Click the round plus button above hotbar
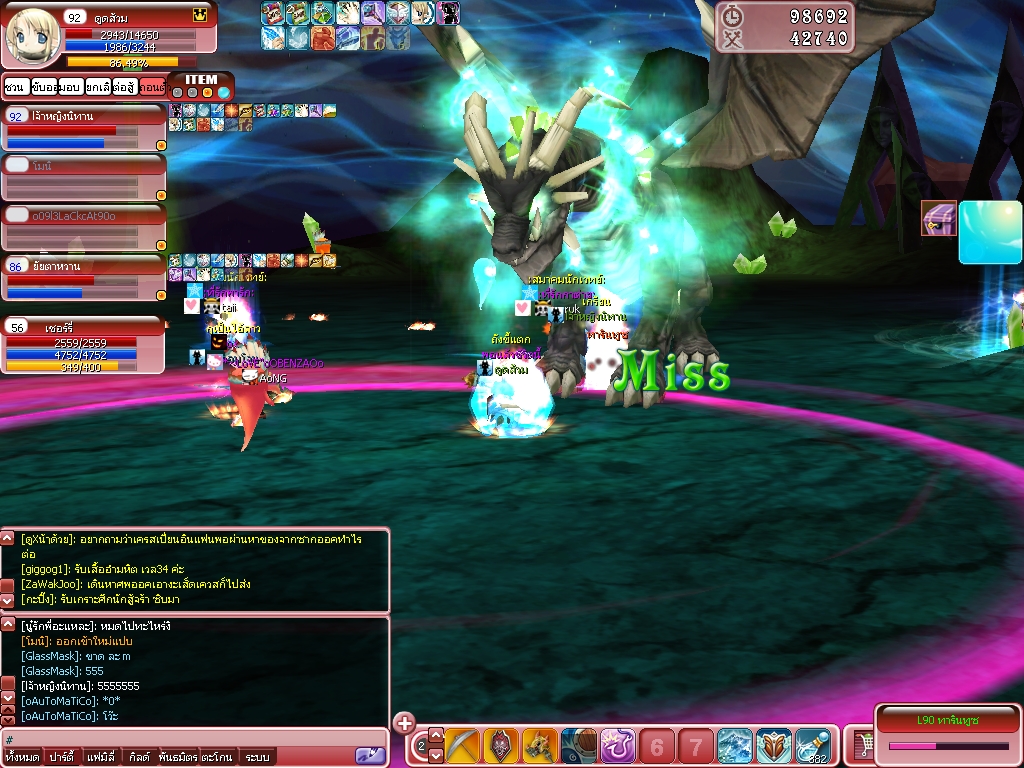Screen dimensions: 1024x768 coord(404,723)
